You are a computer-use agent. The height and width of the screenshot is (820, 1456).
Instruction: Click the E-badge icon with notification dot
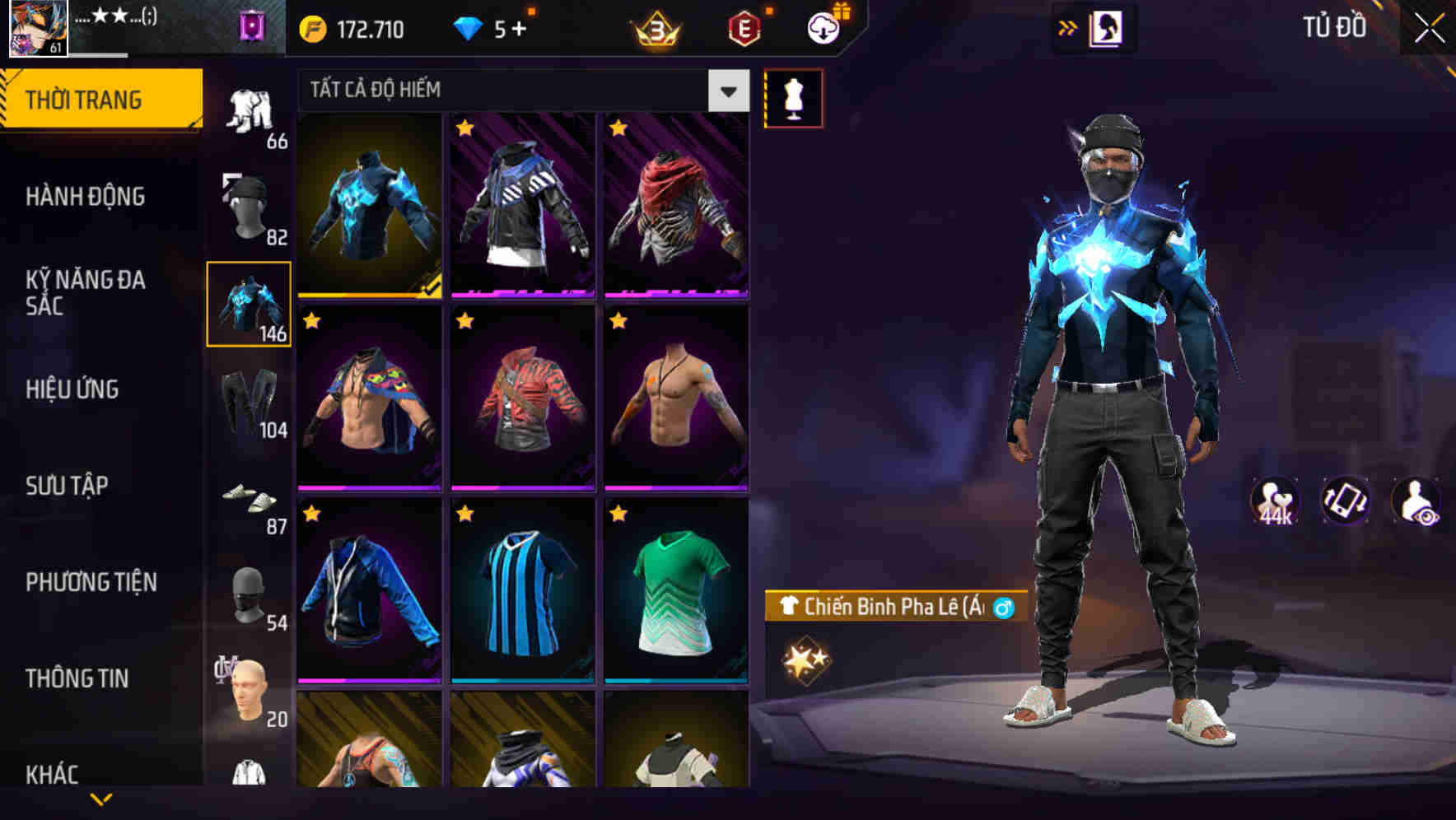(743, 27)
